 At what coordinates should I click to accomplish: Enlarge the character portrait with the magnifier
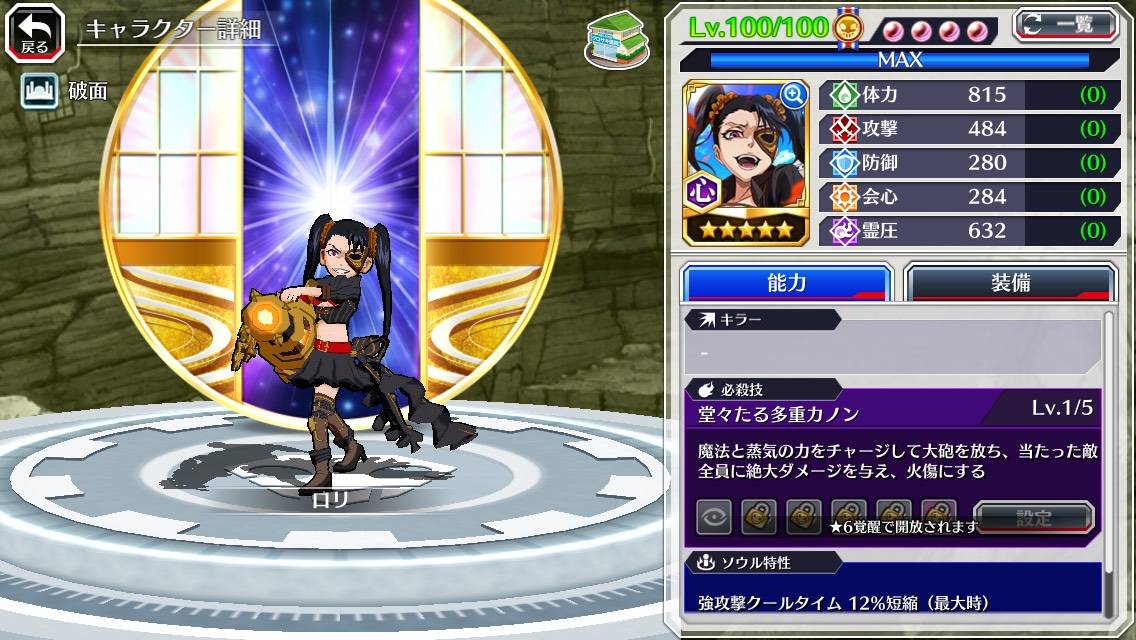[794, 95]
